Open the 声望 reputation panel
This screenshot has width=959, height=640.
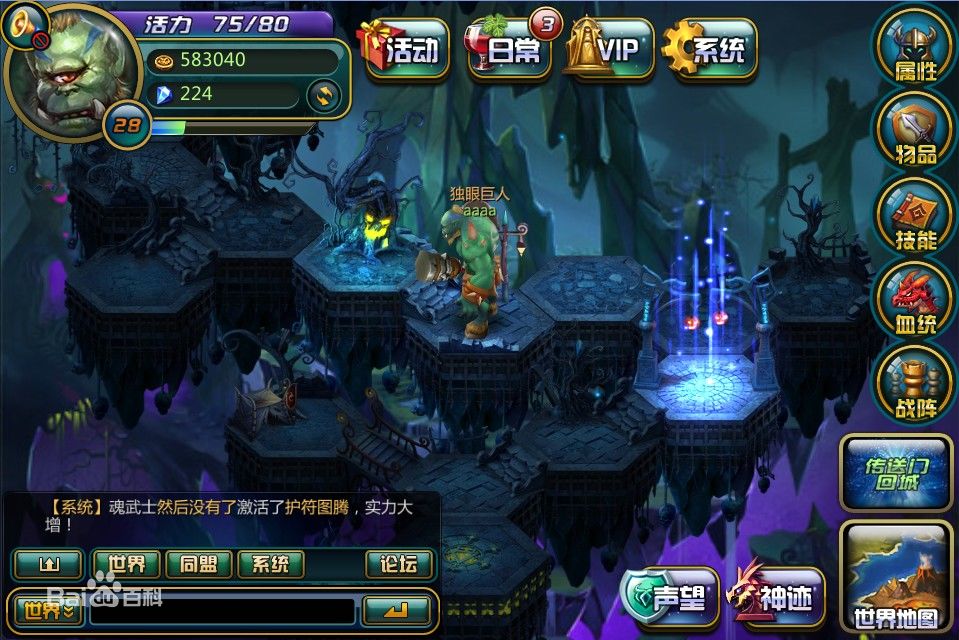(667, 597)
